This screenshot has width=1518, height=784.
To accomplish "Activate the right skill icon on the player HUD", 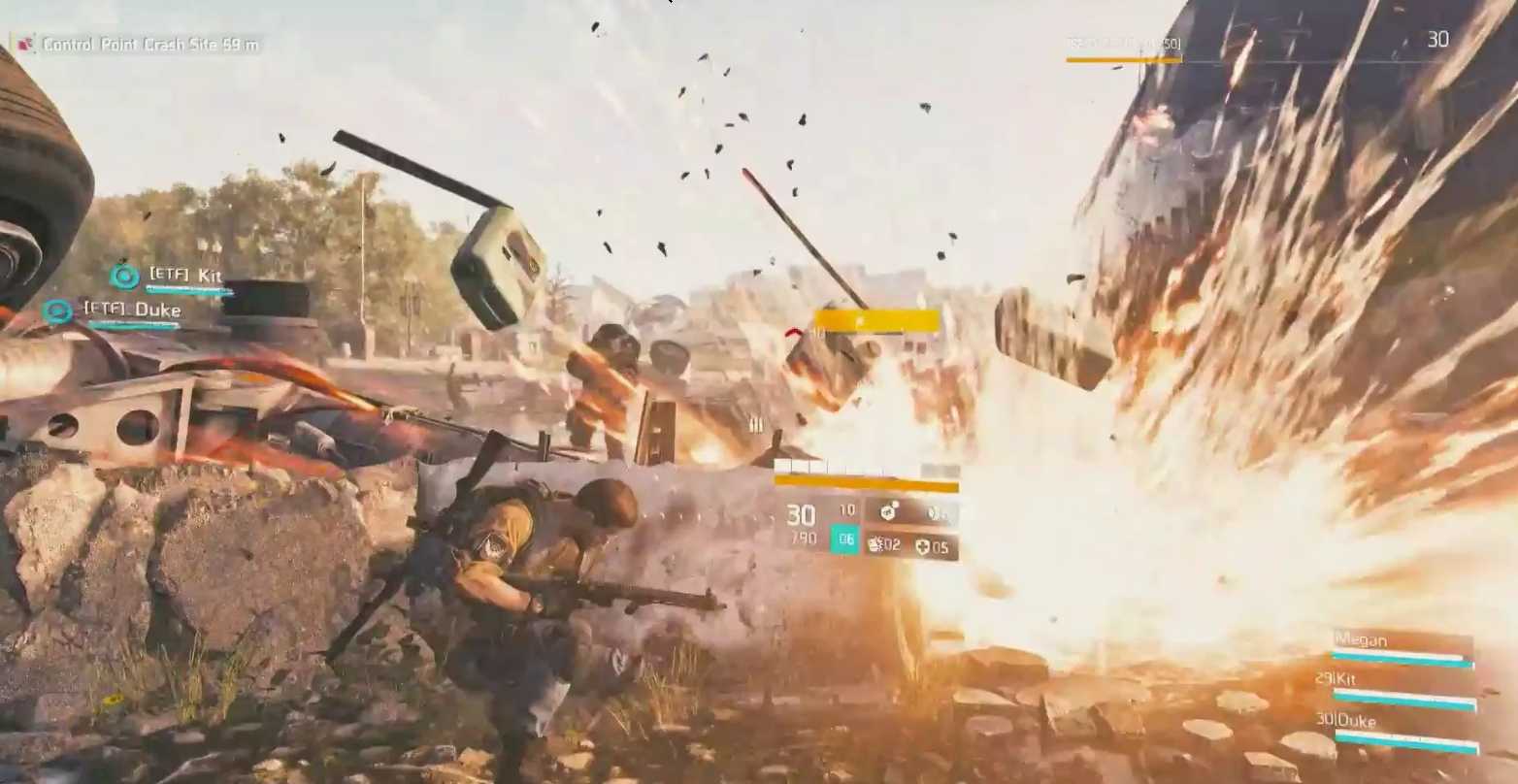I will [x=936, y=512].
